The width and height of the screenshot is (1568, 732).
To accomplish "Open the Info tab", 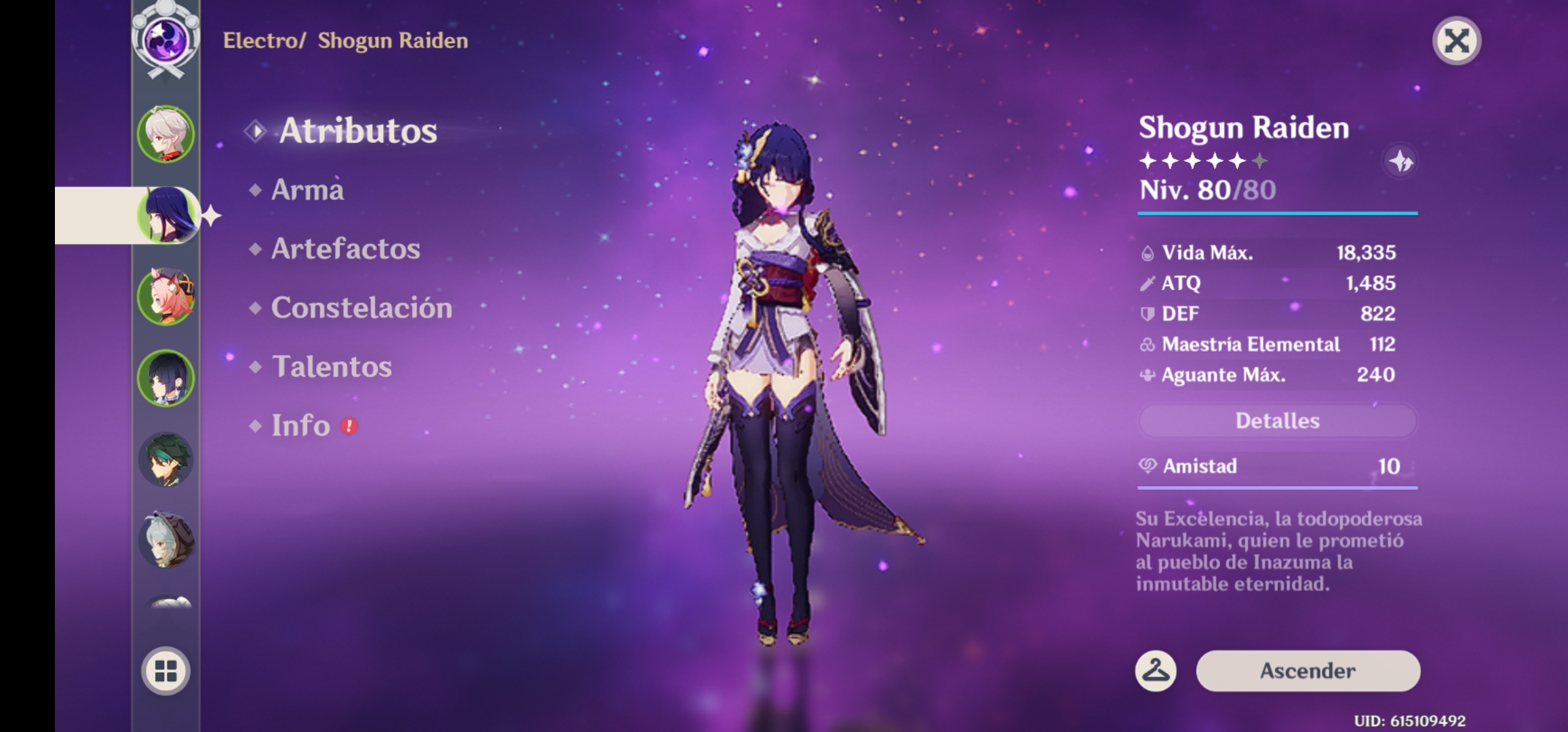I will tap(301, 426).
